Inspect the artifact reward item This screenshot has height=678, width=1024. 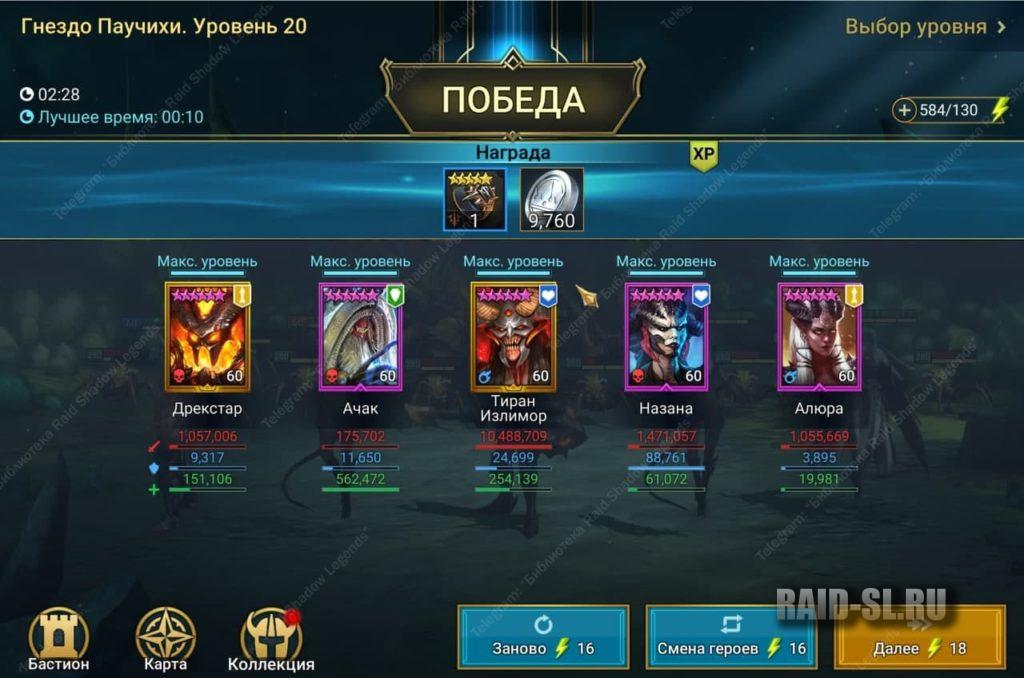point(475,200)
